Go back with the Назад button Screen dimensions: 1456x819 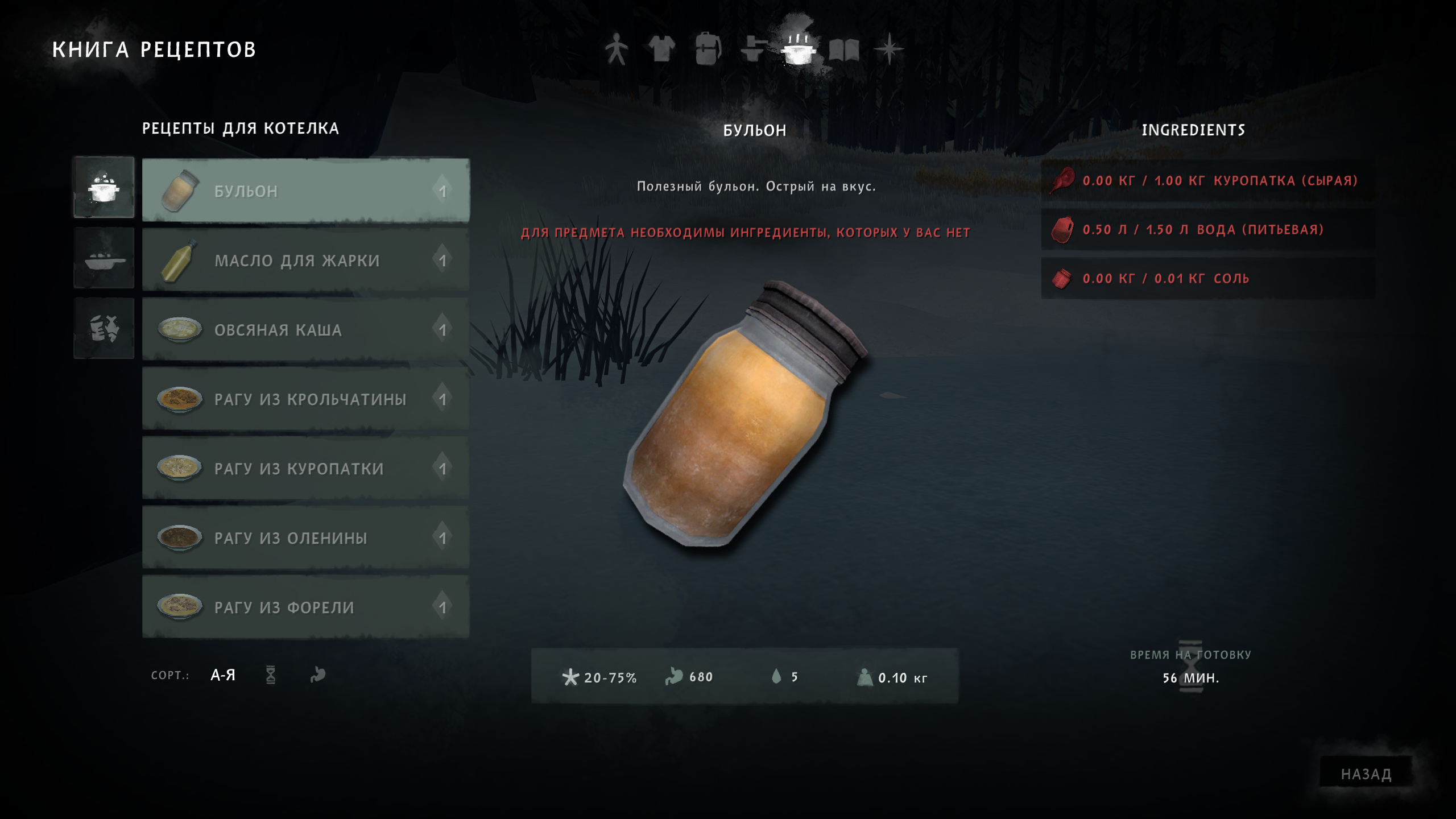pyautogui.click(x=1366, y=773)
